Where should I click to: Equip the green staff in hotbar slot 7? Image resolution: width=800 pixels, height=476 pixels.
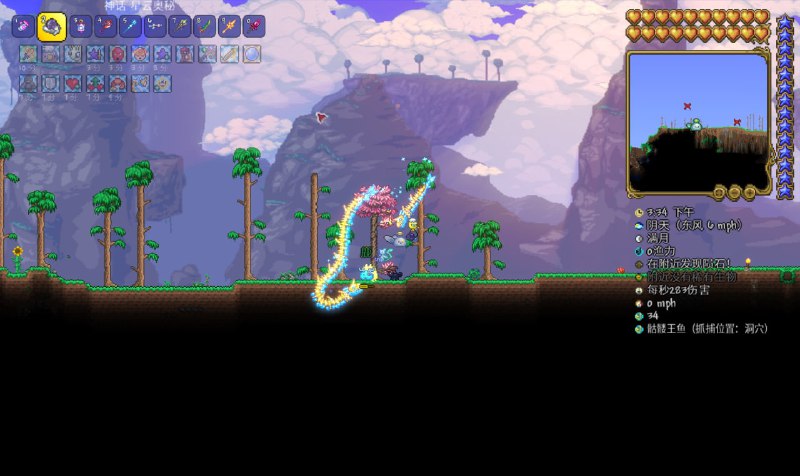click(x=180, y=27)
